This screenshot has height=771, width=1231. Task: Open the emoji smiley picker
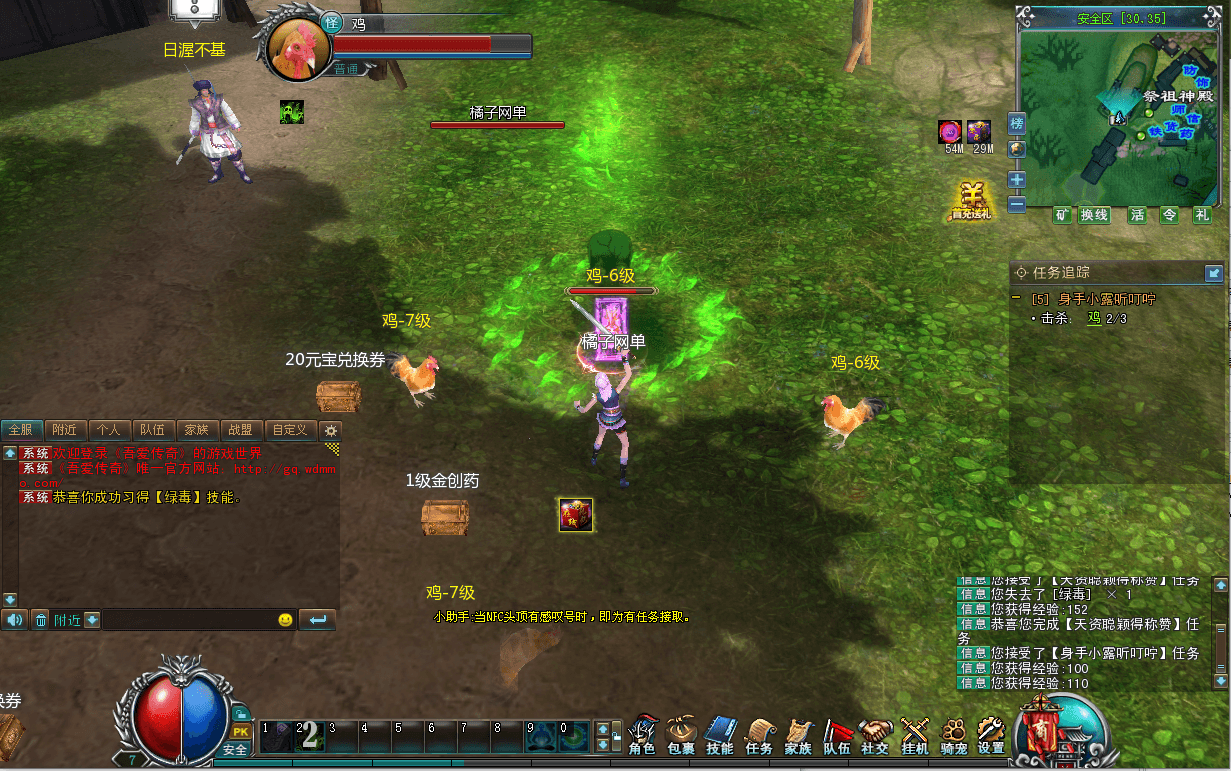(x=285, y=620)
